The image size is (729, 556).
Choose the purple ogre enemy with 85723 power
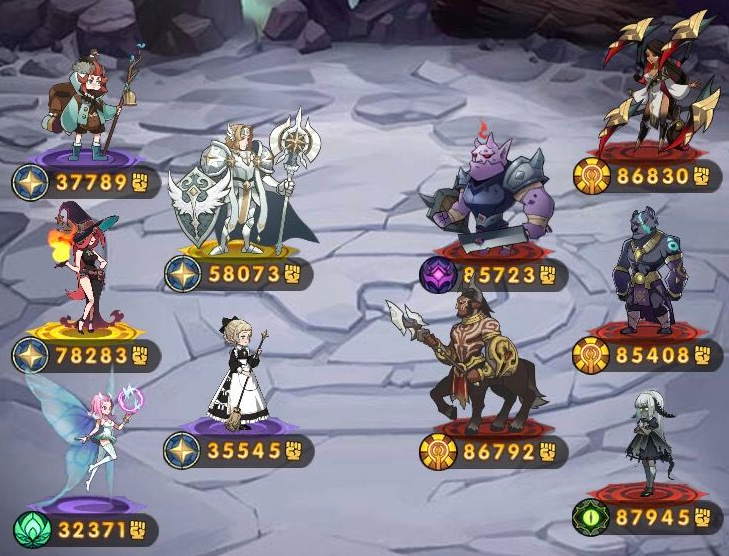(491, 195)
